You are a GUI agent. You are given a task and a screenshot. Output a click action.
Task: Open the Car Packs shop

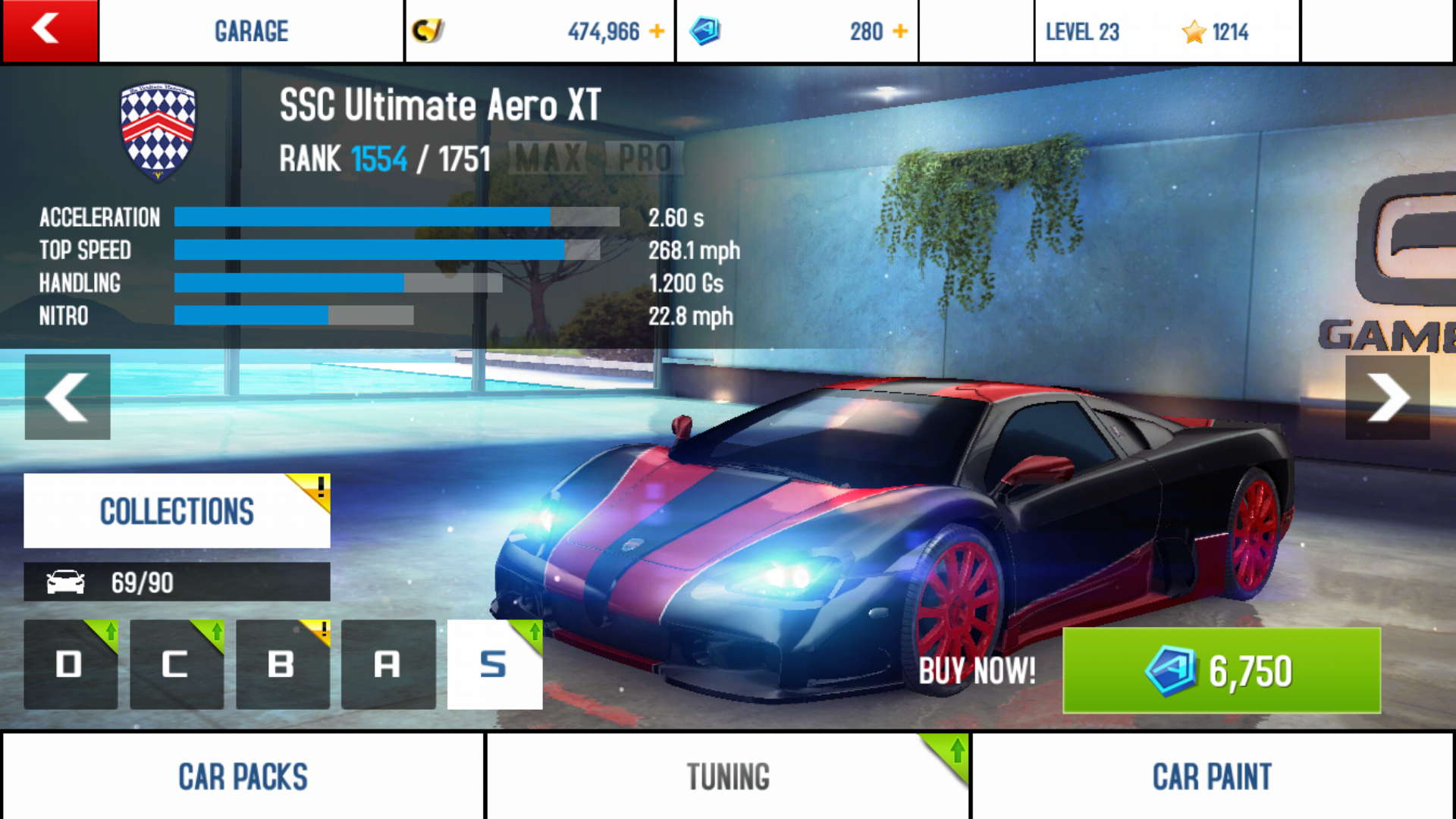pos(243,777)
